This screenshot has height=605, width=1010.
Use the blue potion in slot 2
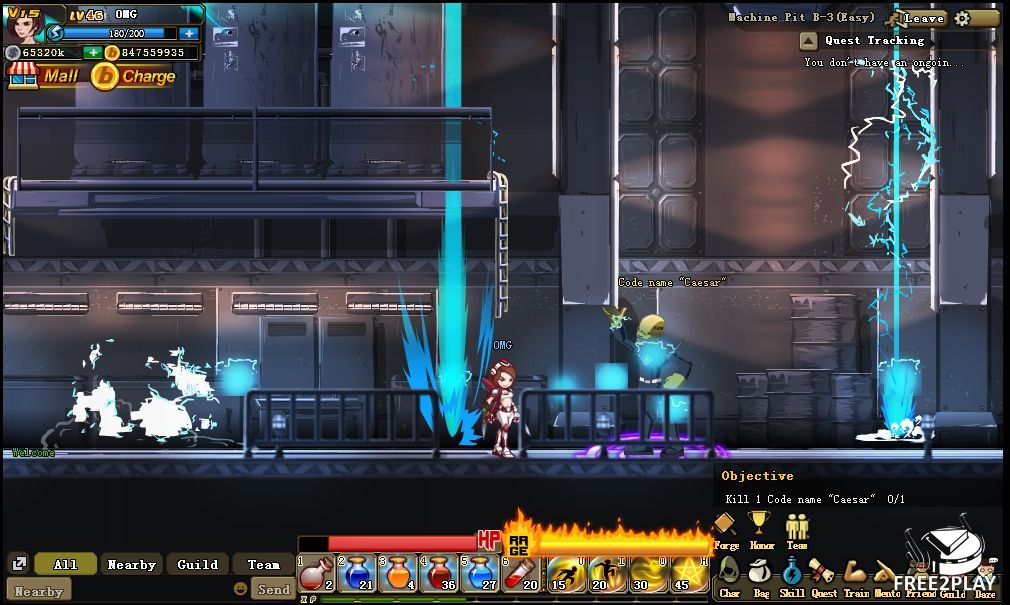tap(357, 574)
